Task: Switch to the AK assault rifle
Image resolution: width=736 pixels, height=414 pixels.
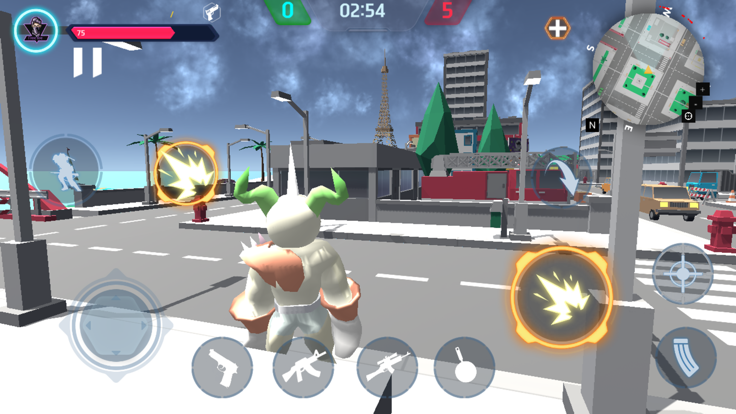Action: click(303, 367)
